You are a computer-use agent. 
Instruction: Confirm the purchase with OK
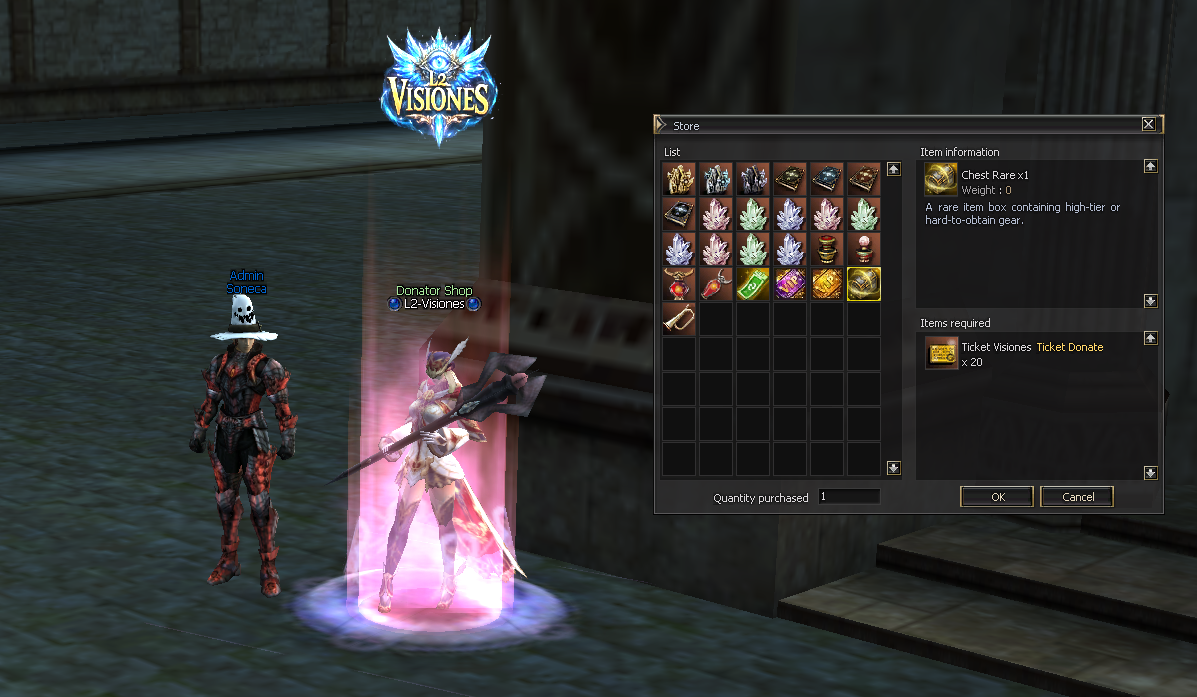pyautogui.click(x=996, y=497)
